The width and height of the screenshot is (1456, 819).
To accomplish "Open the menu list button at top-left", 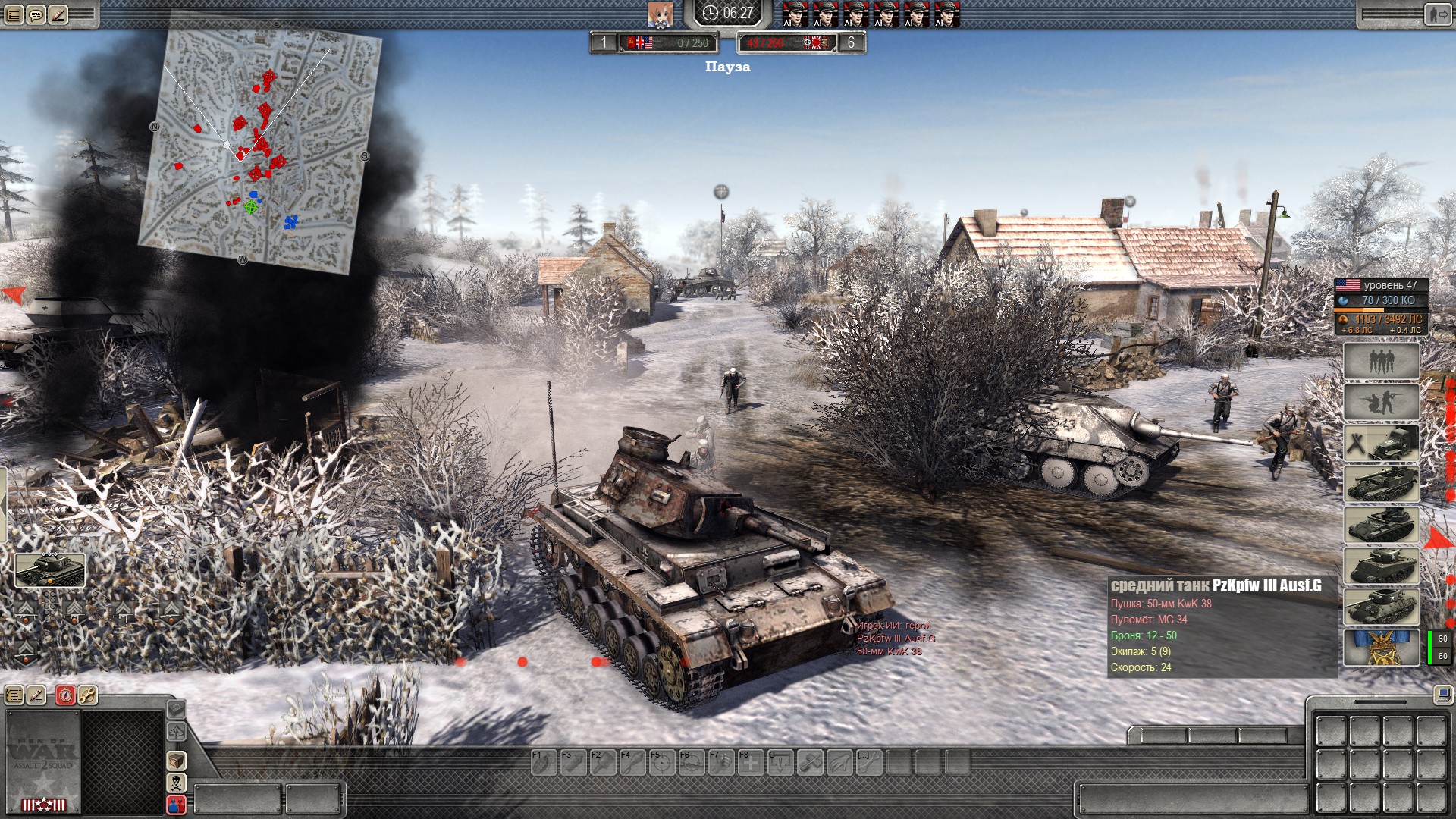I will [14, 14].
